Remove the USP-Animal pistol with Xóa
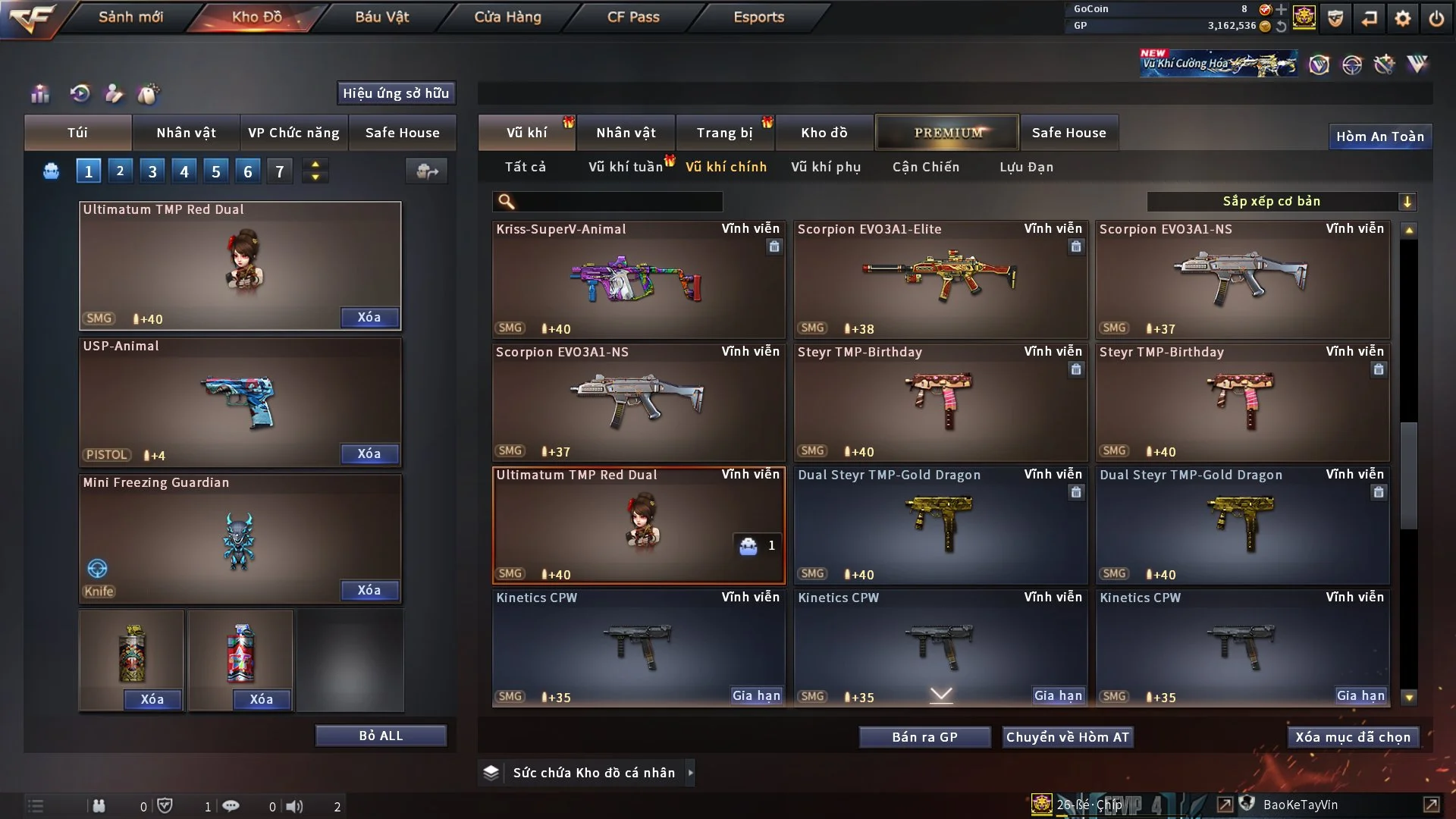 coord(369,453)
